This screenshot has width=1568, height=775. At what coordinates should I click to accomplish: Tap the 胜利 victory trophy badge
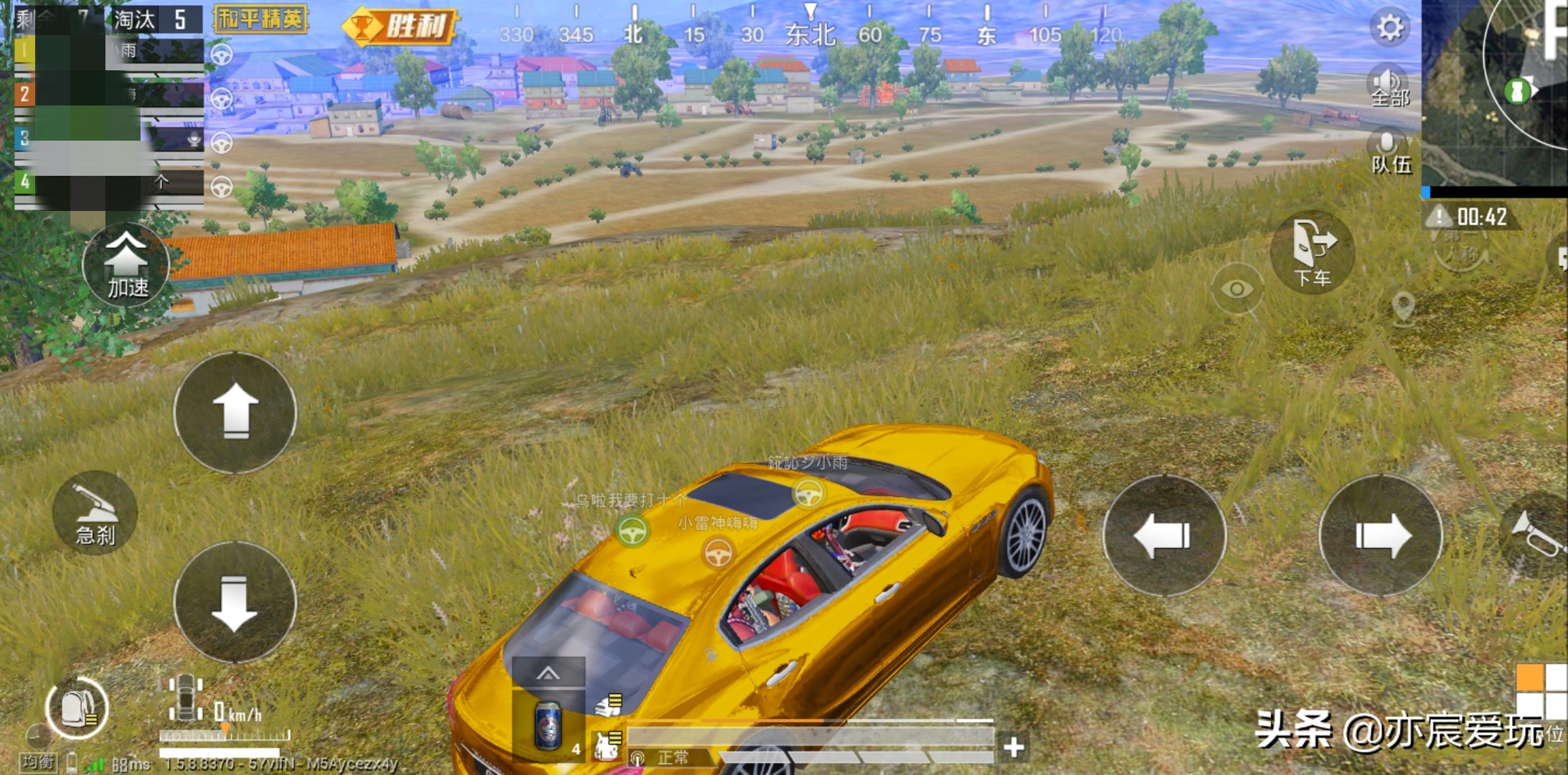pyautogui.click(x=400, y=27)
